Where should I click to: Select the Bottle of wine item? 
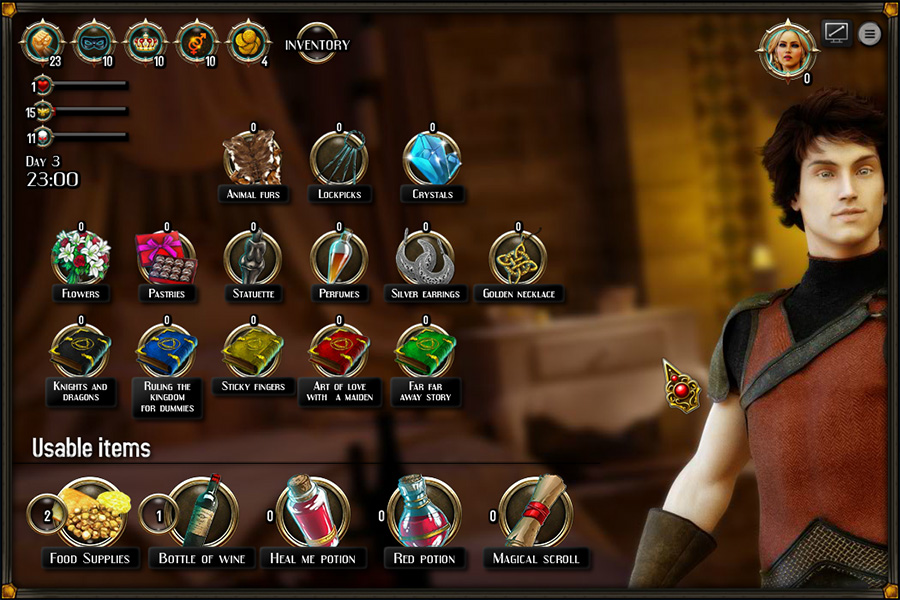pos(202,512)
